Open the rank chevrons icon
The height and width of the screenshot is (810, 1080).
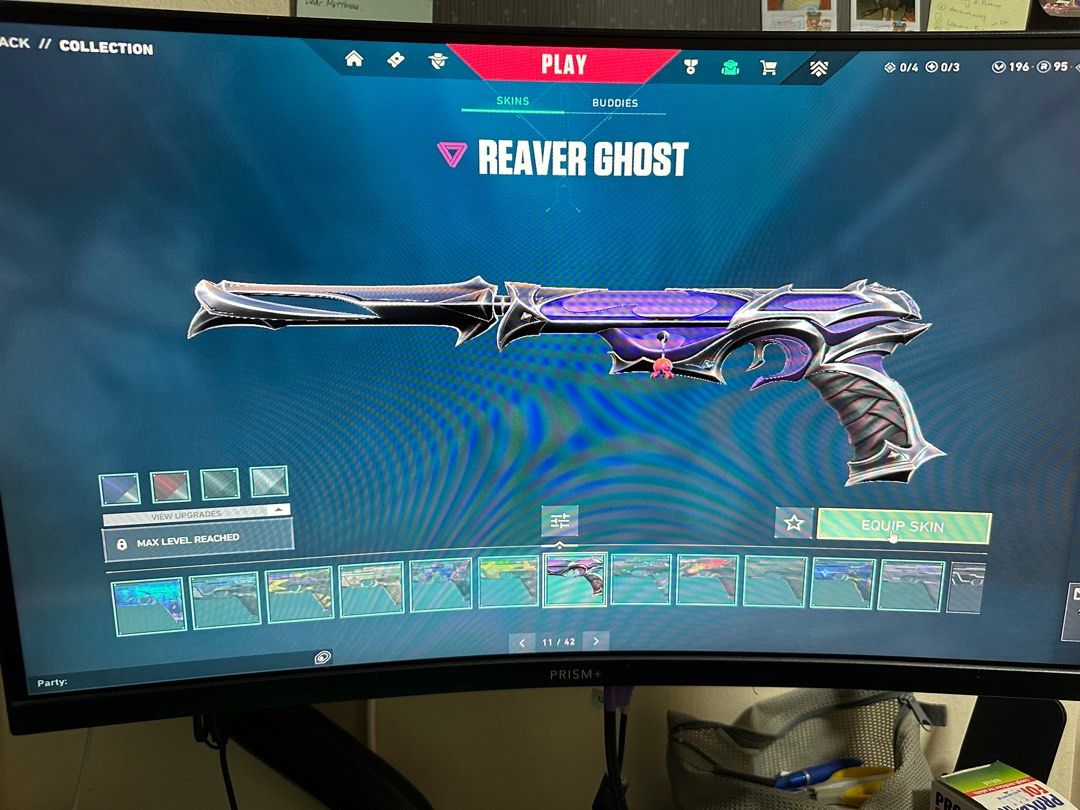pos(818,69)
